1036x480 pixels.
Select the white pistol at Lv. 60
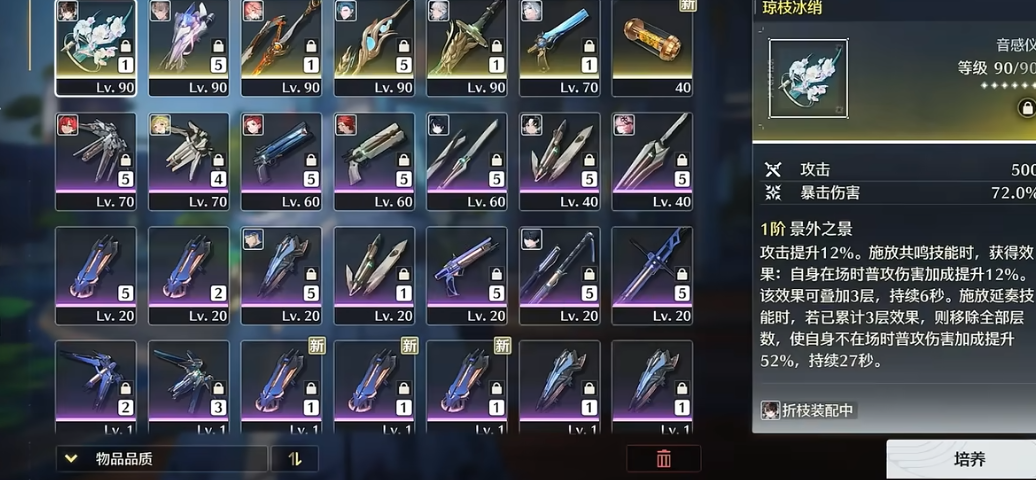pyautogui.click(x=374, y=159)
